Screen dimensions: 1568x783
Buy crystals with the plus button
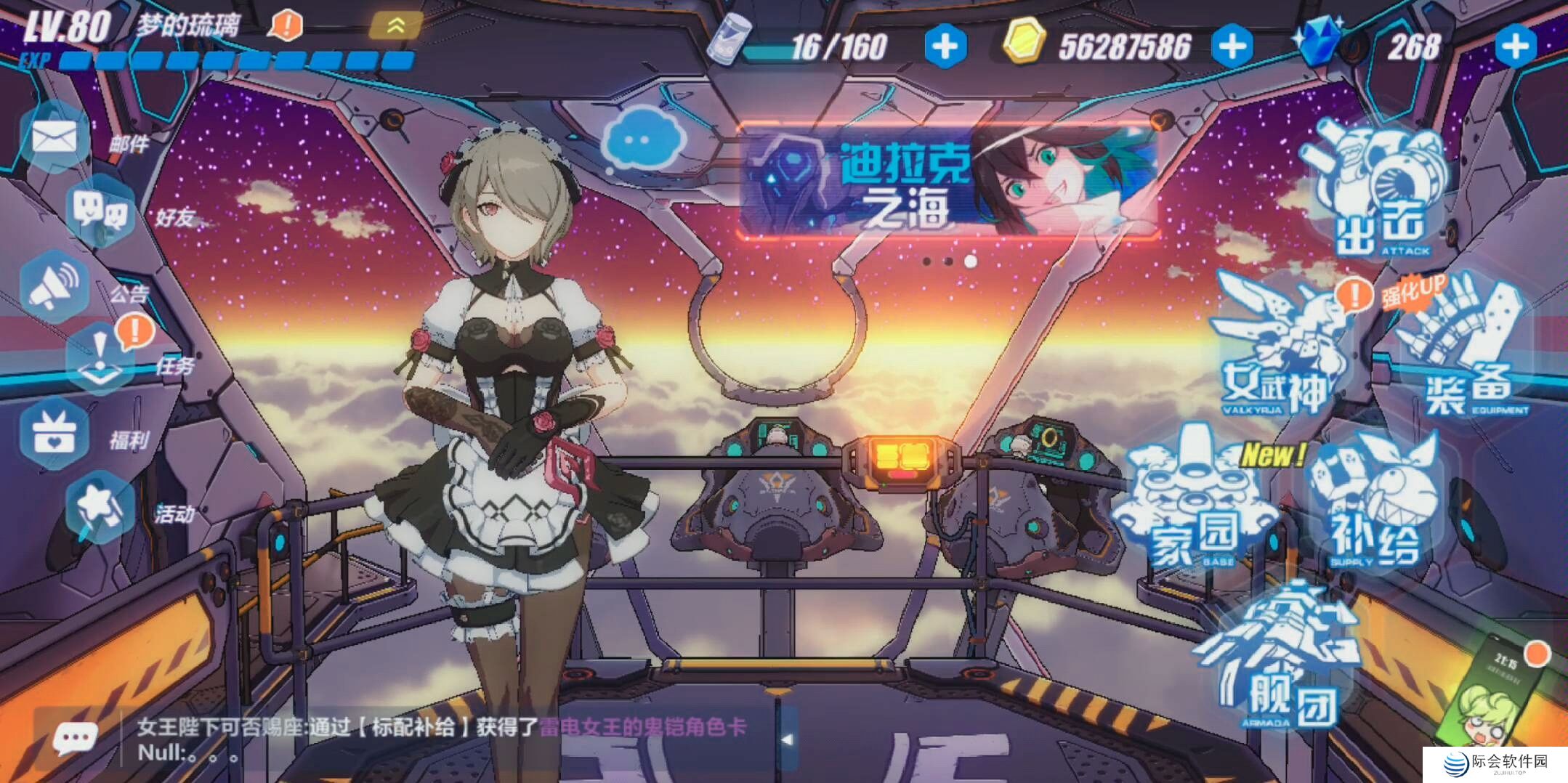[1516, 46]
